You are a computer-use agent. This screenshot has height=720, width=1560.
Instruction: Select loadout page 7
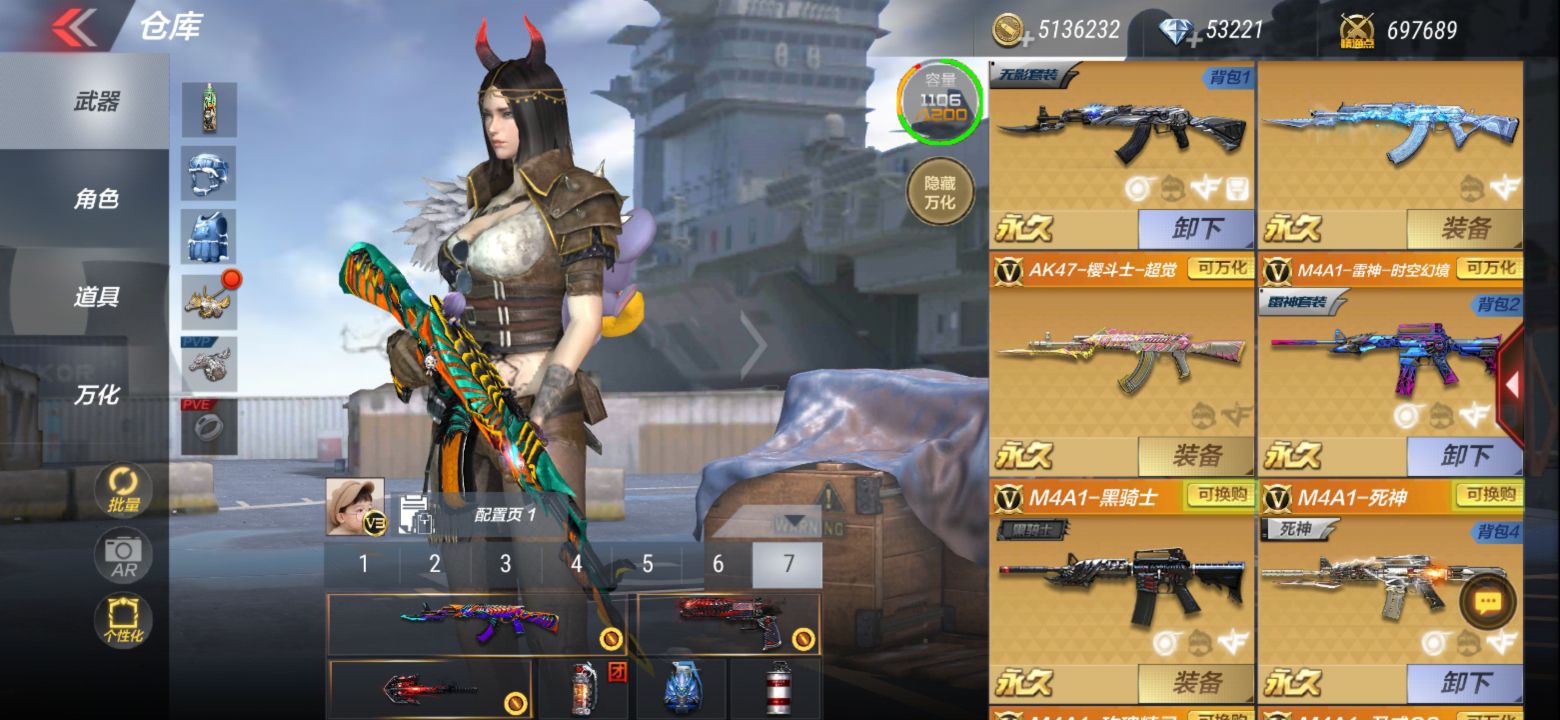pos(788,565)
